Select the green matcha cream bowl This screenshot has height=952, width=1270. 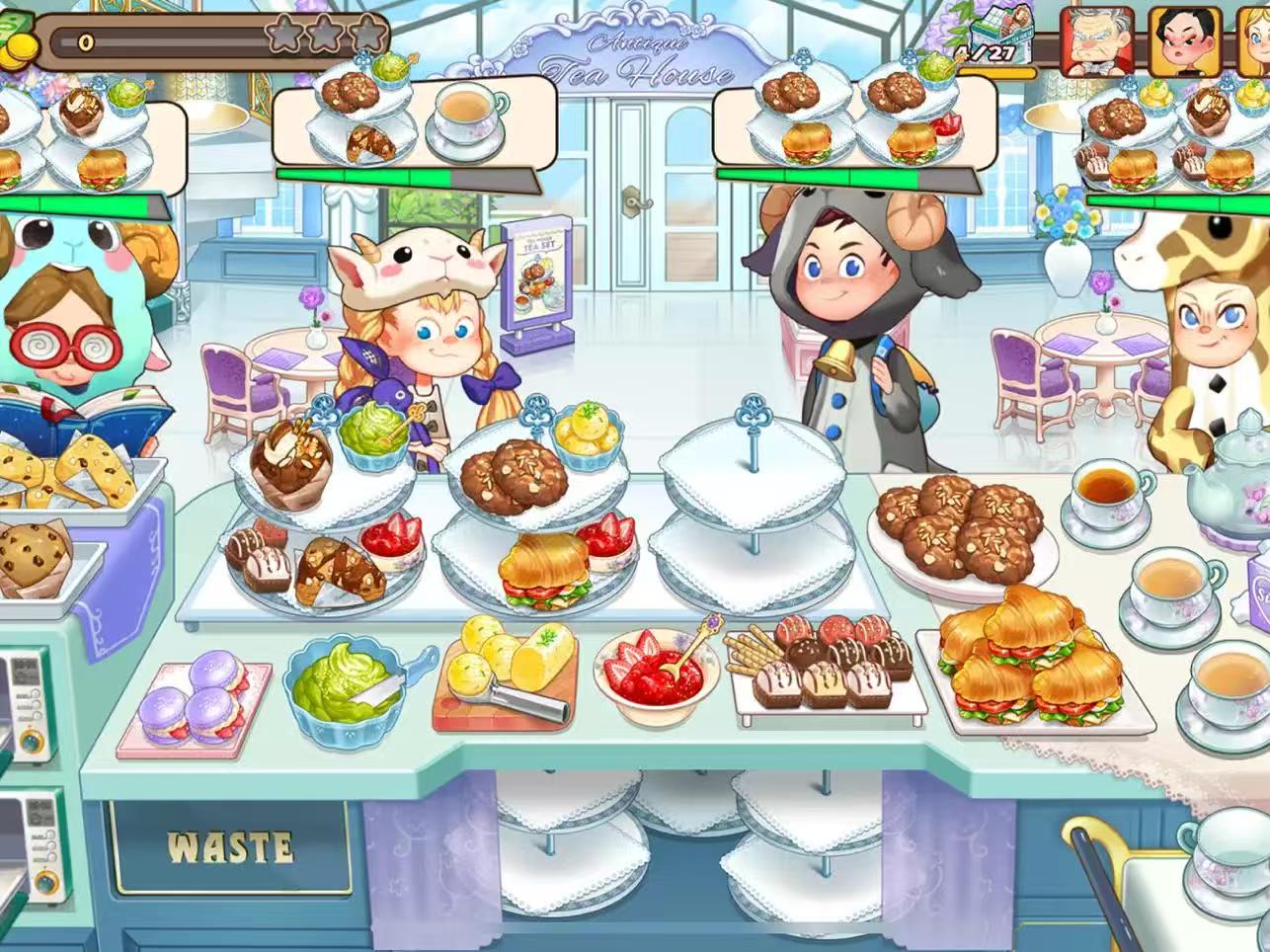pos(346,683)
